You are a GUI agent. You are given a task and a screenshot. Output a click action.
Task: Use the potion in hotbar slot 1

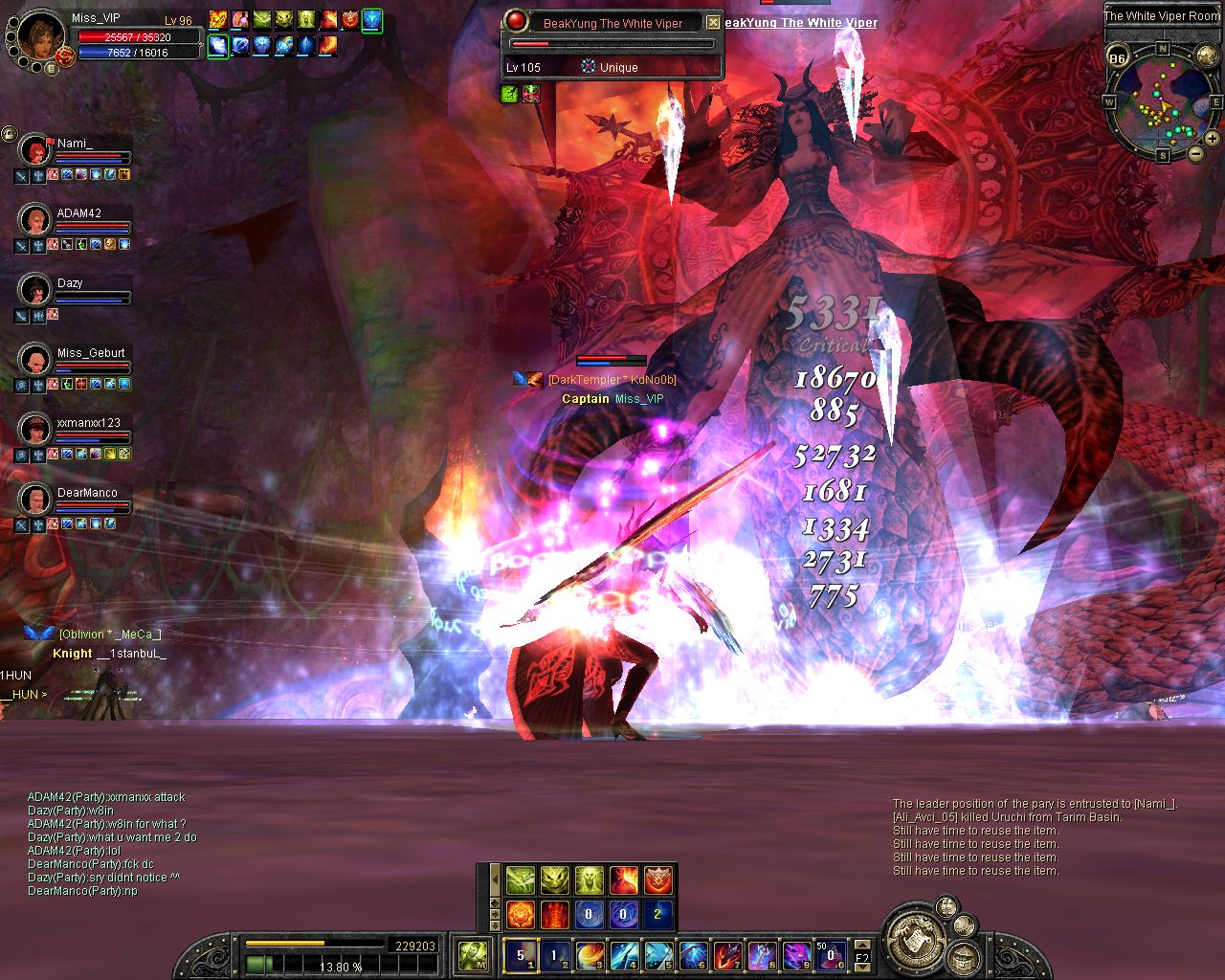(x=521, y=955)
